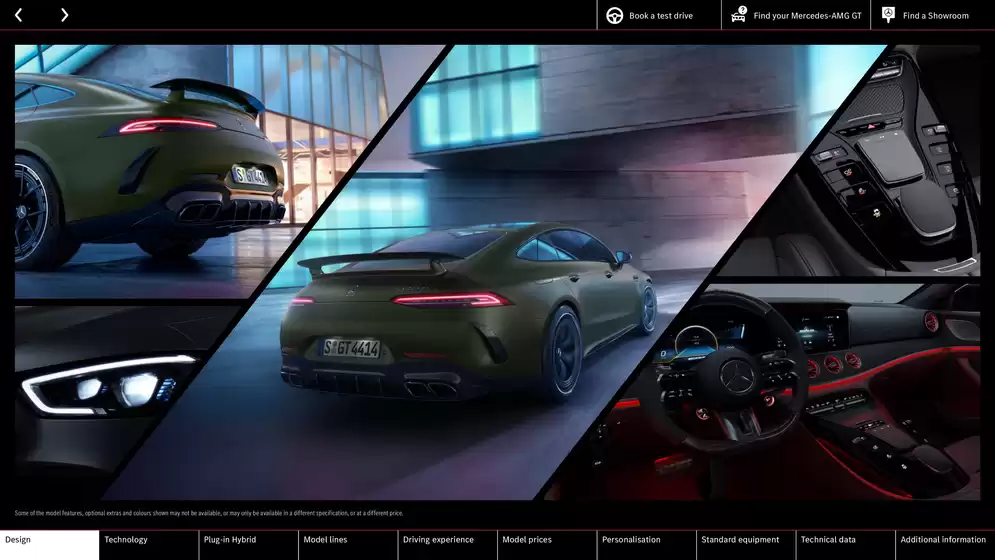Go to the previous page arrow
The image size is (995, 560).
[18, 15]
